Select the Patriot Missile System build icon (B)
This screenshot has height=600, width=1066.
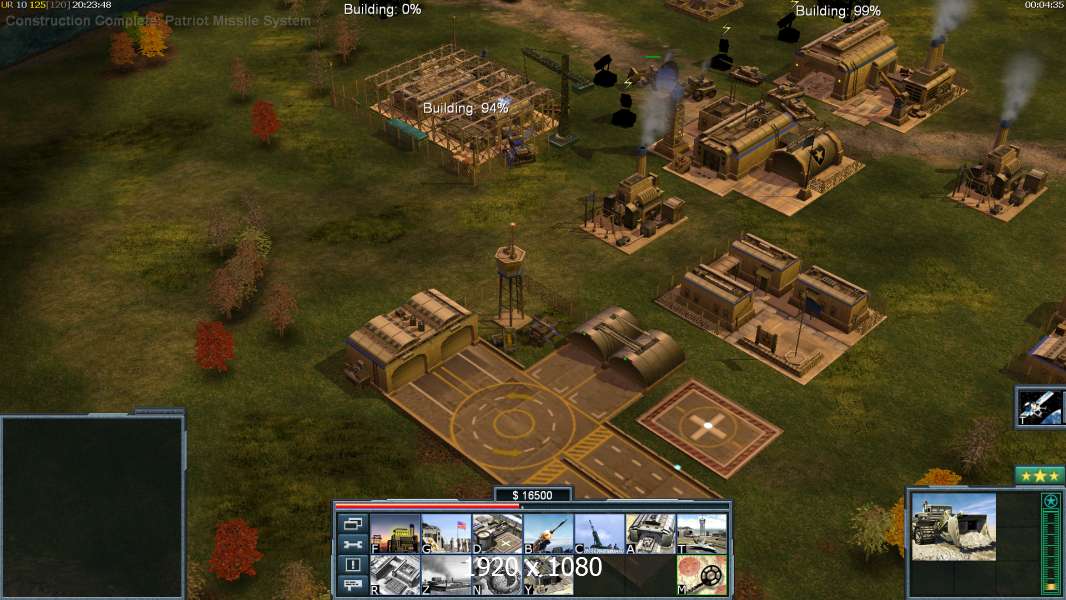pos(548,534)
